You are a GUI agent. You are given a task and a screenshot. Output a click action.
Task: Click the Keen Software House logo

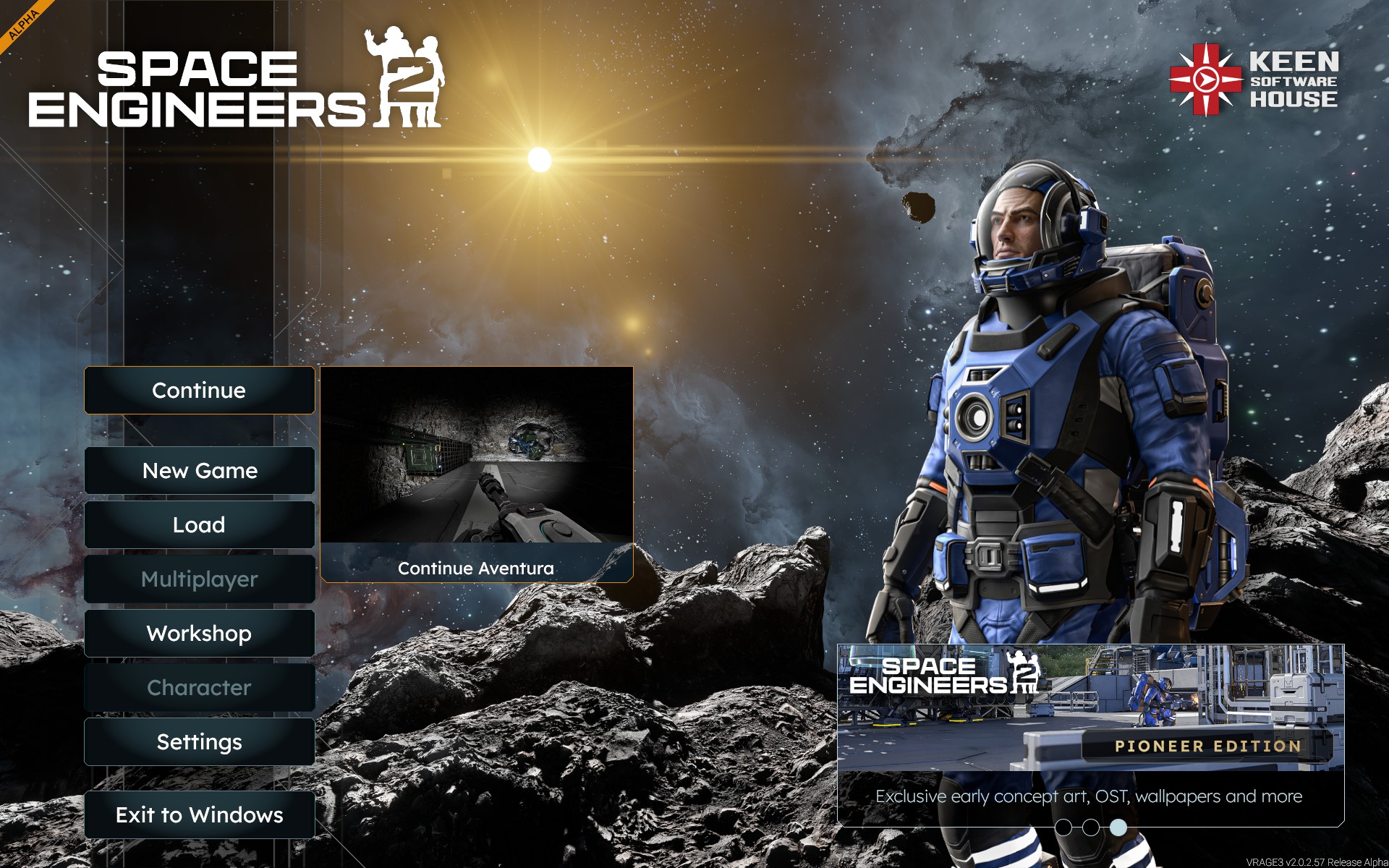1254,80
